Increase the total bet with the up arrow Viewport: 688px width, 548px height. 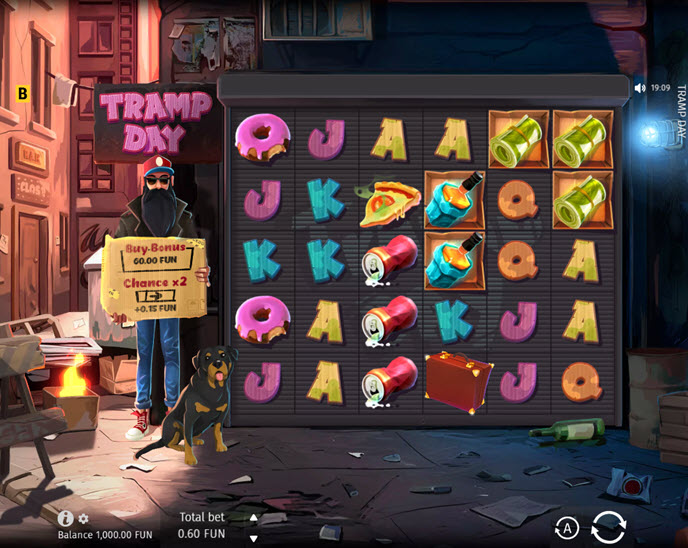click(x=253, y=518)
